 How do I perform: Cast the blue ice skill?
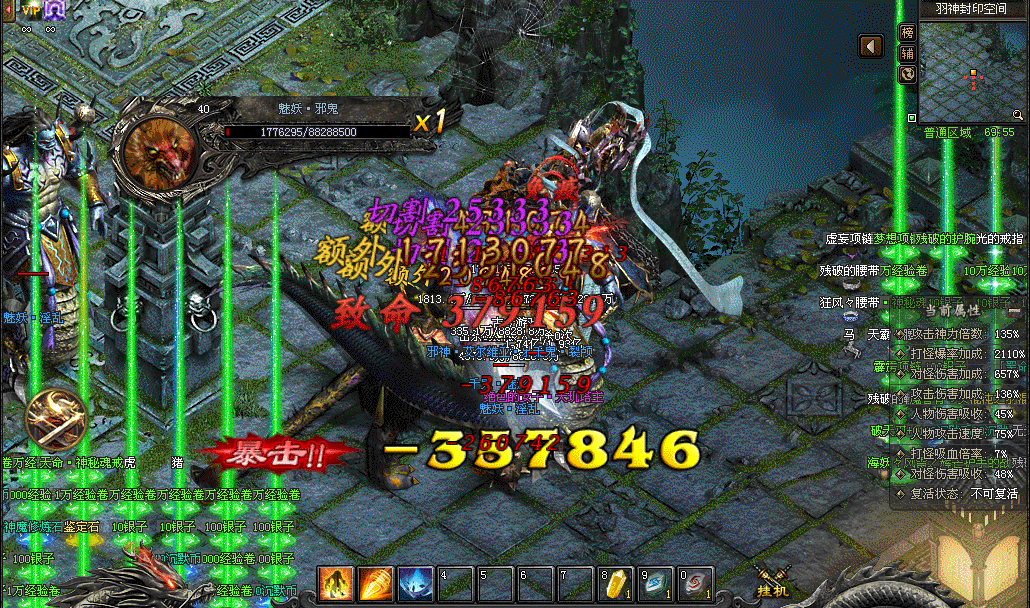click(x=416, y=584)
